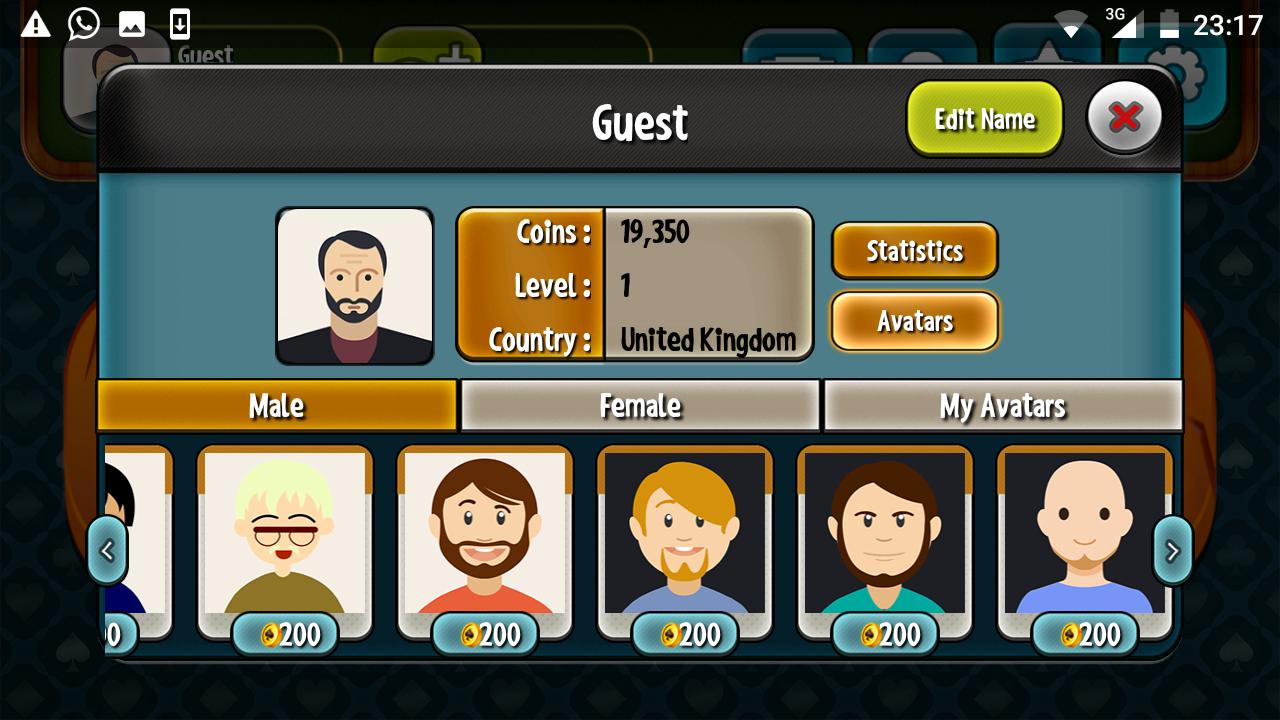Click the current profile picture
This screenshot has width=1280, height=720.
point(354,286)
